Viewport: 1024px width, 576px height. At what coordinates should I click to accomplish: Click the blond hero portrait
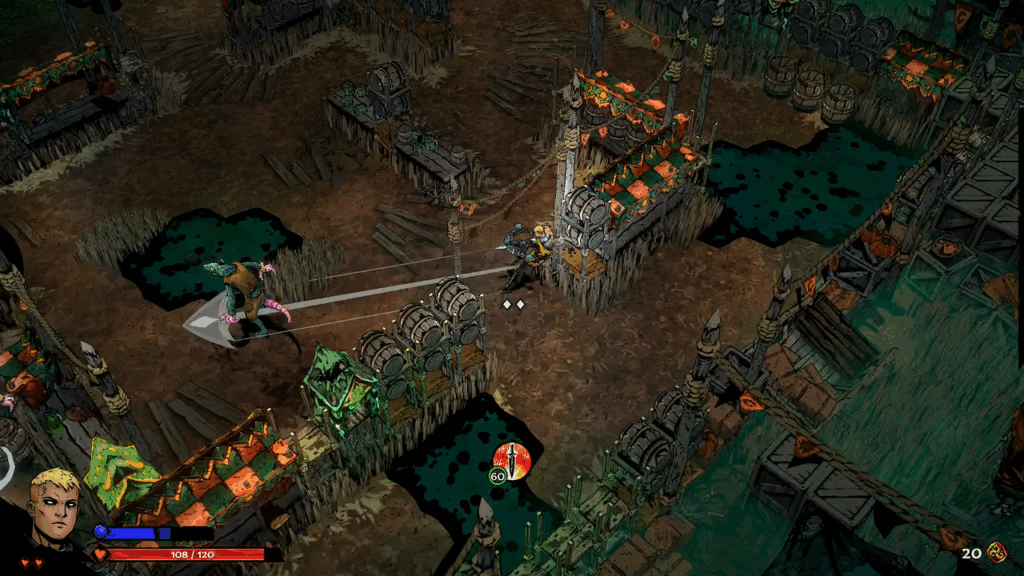[52, 510]
